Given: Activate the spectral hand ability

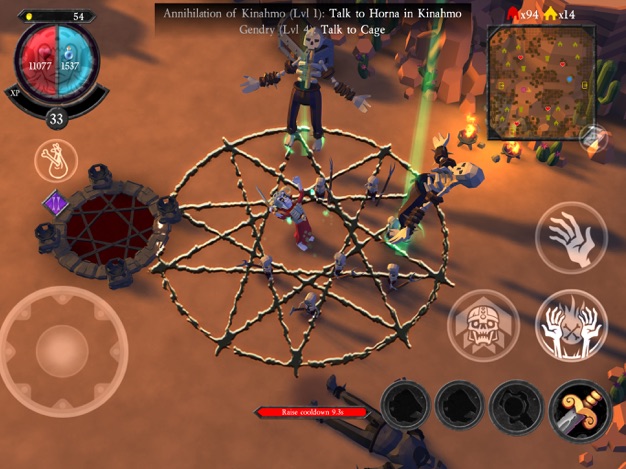Looking at the screenshot, I should coord(571,237).
